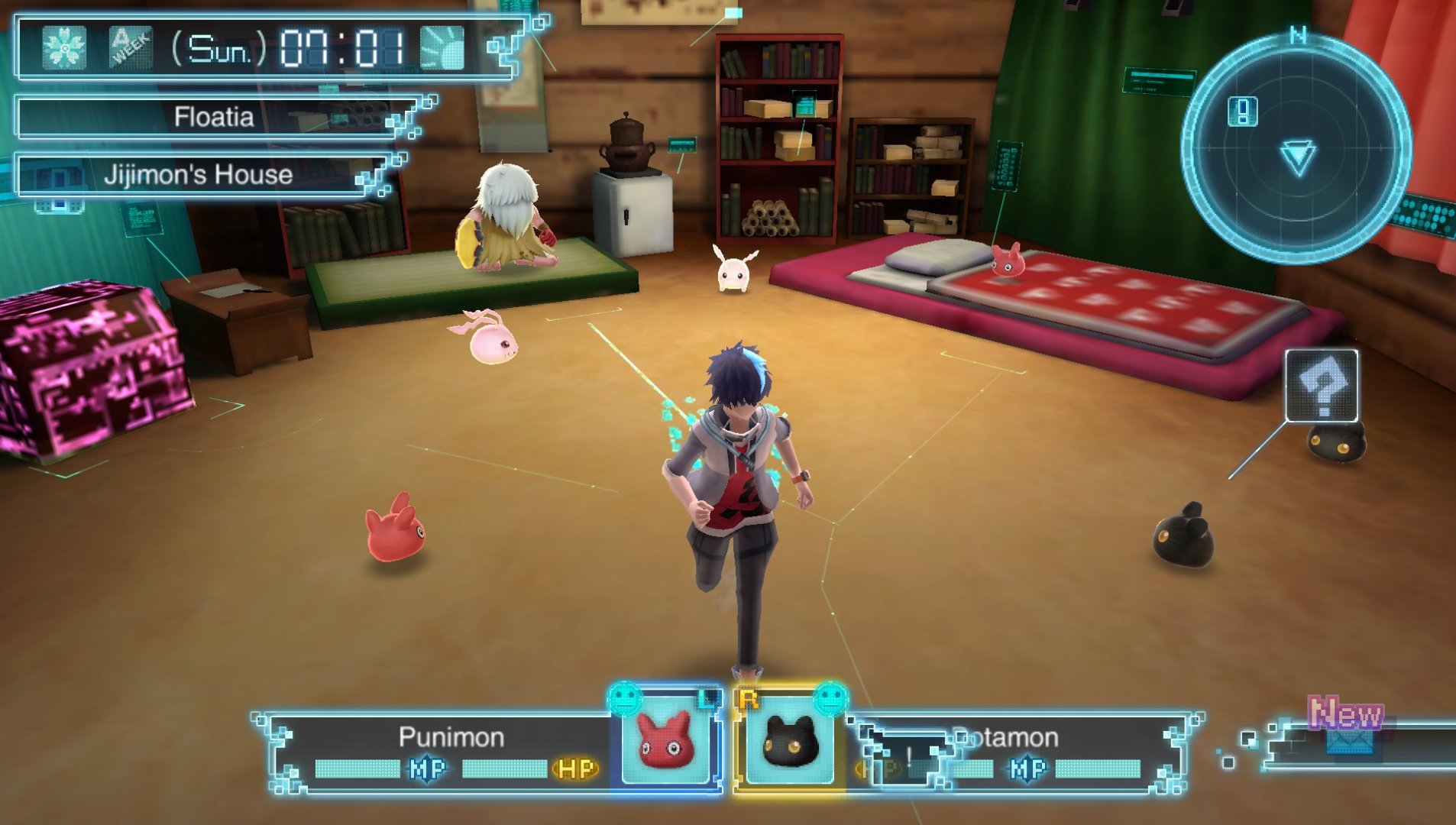Click the question mark hint icon

1322,386
